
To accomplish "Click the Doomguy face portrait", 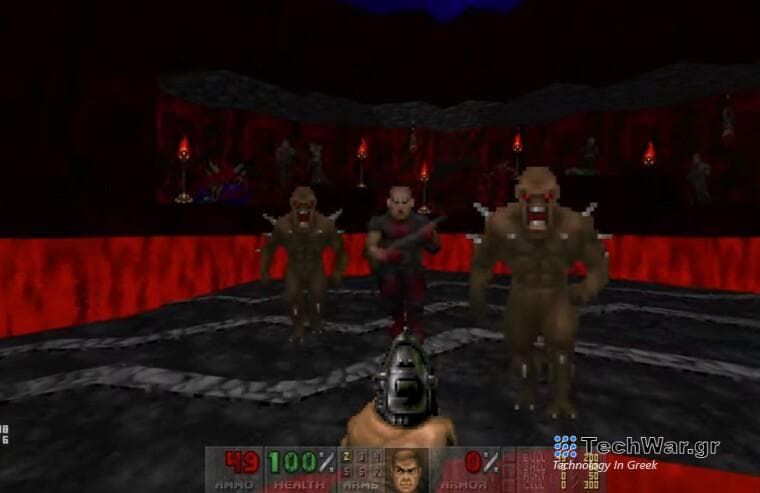I will [407, 469].
